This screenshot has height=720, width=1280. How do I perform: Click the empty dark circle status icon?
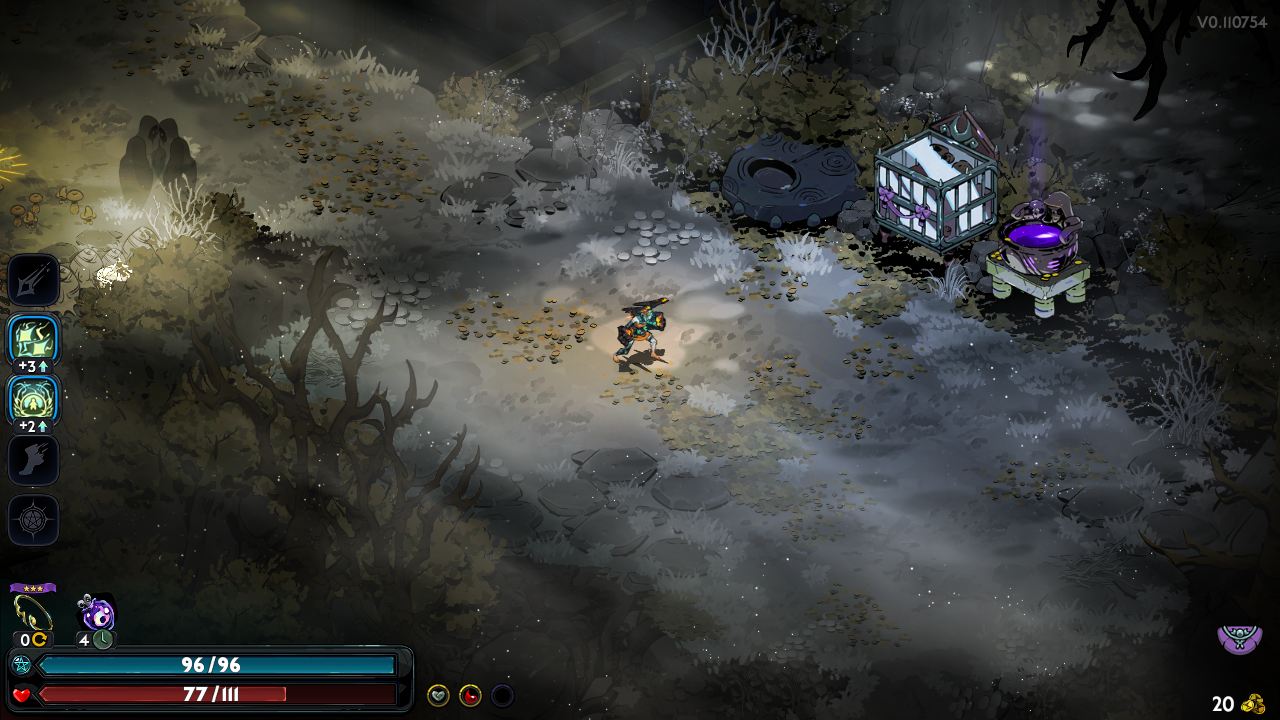[x=502, y=695]
